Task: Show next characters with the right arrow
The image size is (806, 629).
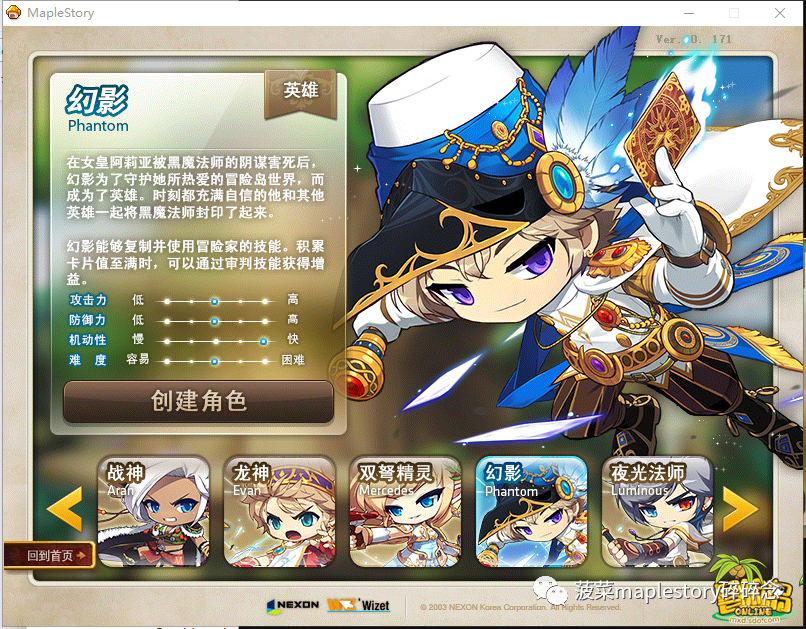Action: click(740, 509)
